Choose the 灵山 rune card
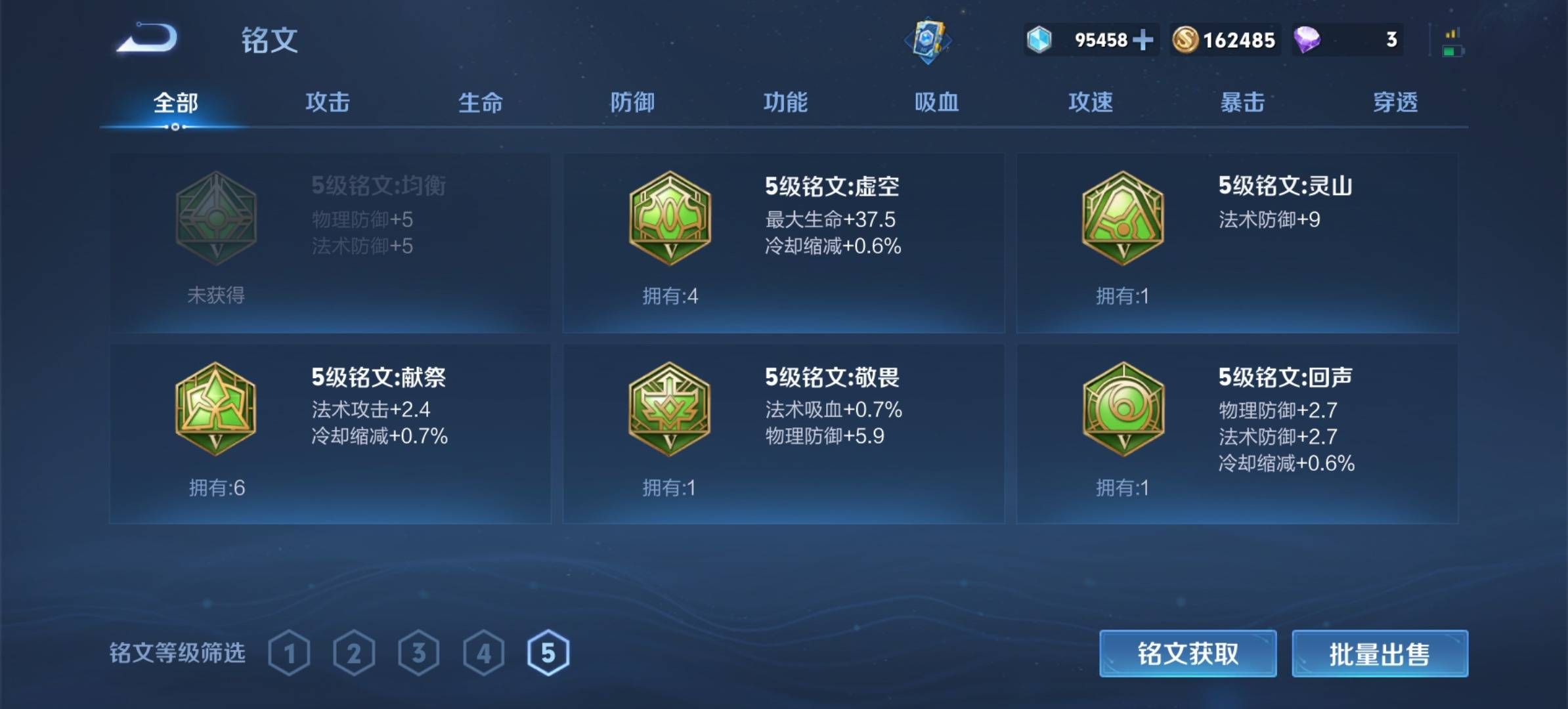1568x709 pixels. pyautogui.click(x=1237, y=243)
